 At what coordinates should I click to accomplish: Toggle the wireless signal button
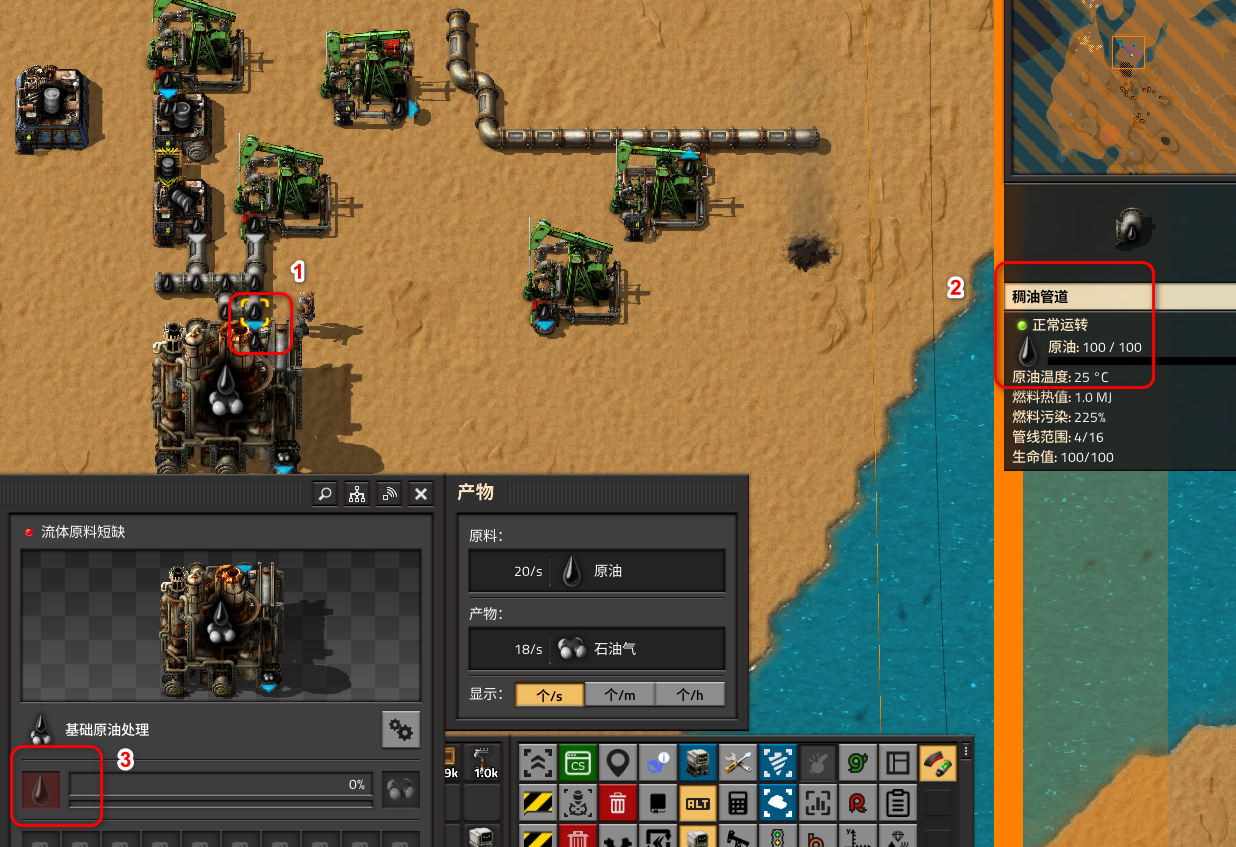[x=389, y=494]
